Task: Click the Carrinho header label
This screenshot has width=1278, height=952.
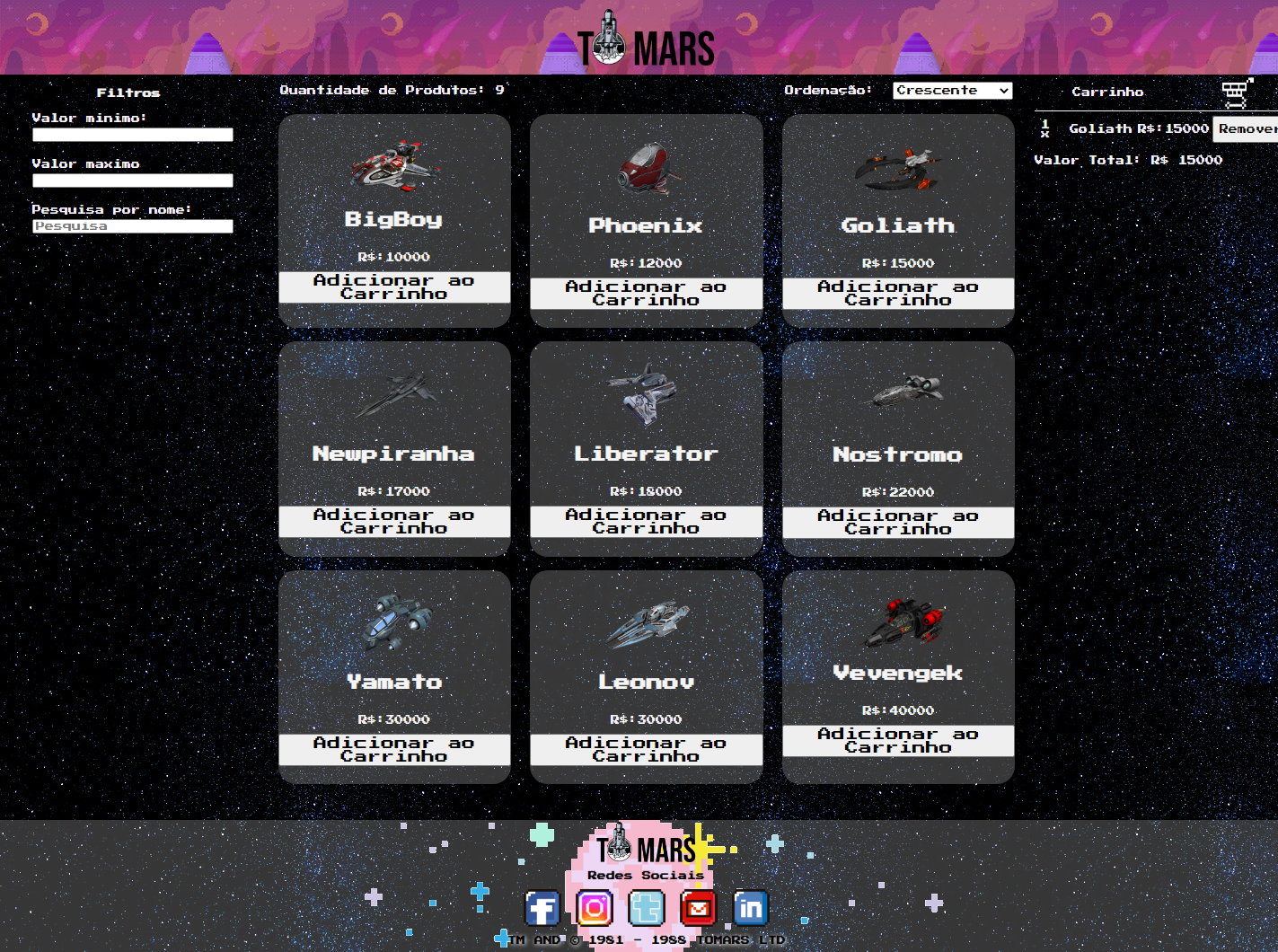Action: [1107, 92]
